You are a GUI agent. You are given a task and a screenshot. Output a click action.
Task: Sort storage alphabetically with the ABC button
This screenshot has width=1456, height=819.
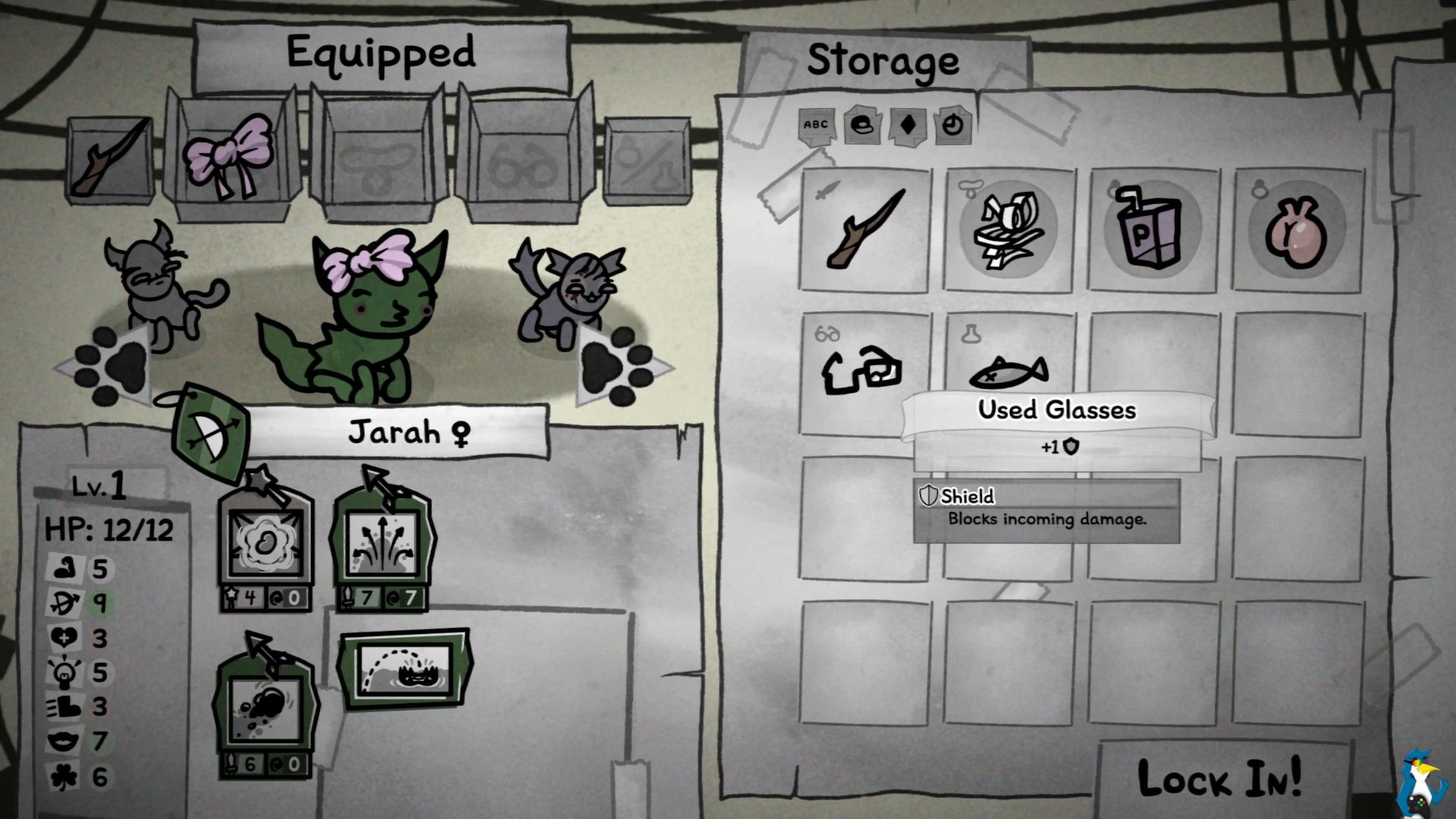click(816, 124)
